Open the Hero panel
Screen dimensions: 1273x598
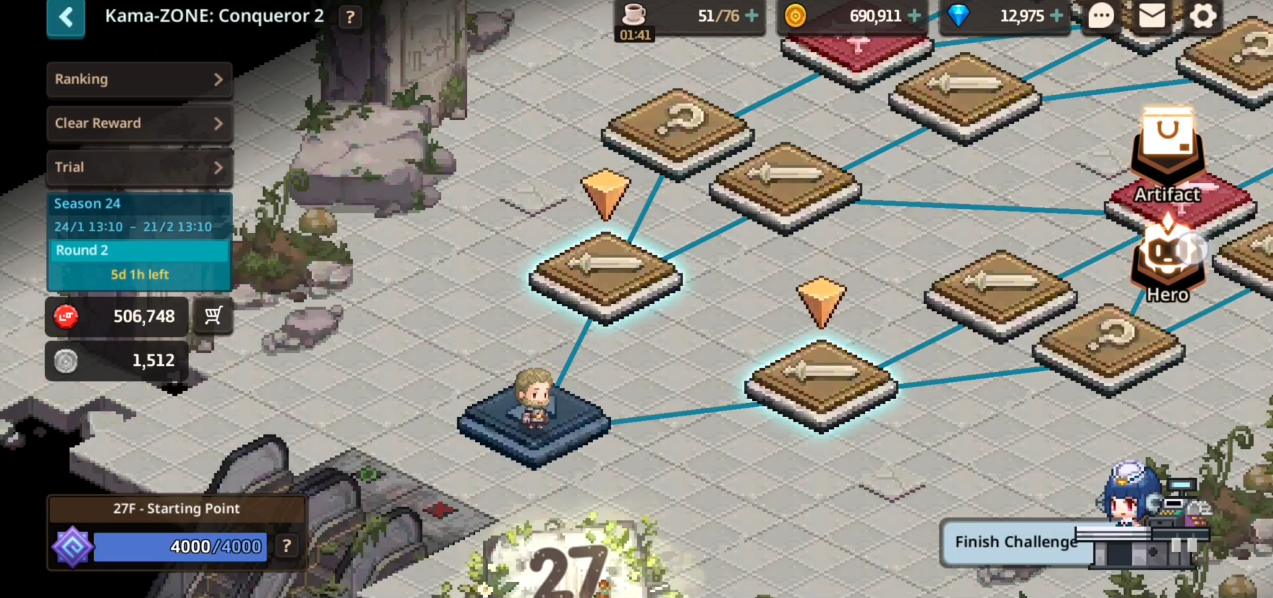(x=1166, y=265)
